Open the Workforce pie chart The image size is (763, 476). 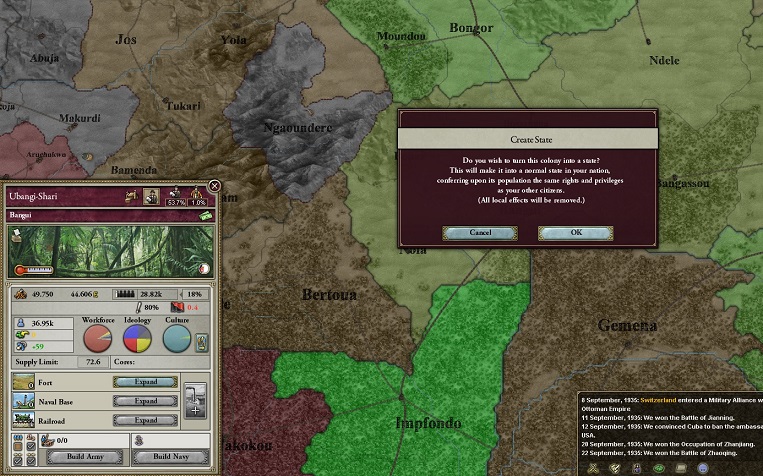pos(97,340)
